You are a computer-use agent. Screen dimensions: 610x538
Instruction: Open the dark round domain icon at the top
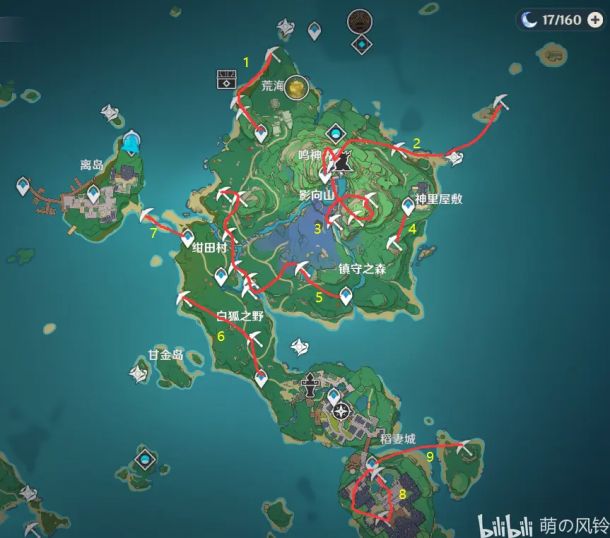click(359, 20)
